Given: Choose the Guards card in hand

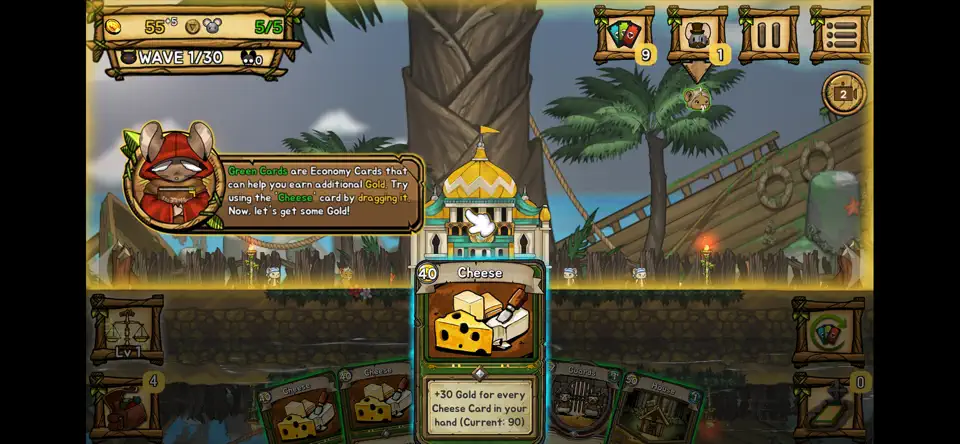Looking at the screenshot, I should tap(583, 400).
